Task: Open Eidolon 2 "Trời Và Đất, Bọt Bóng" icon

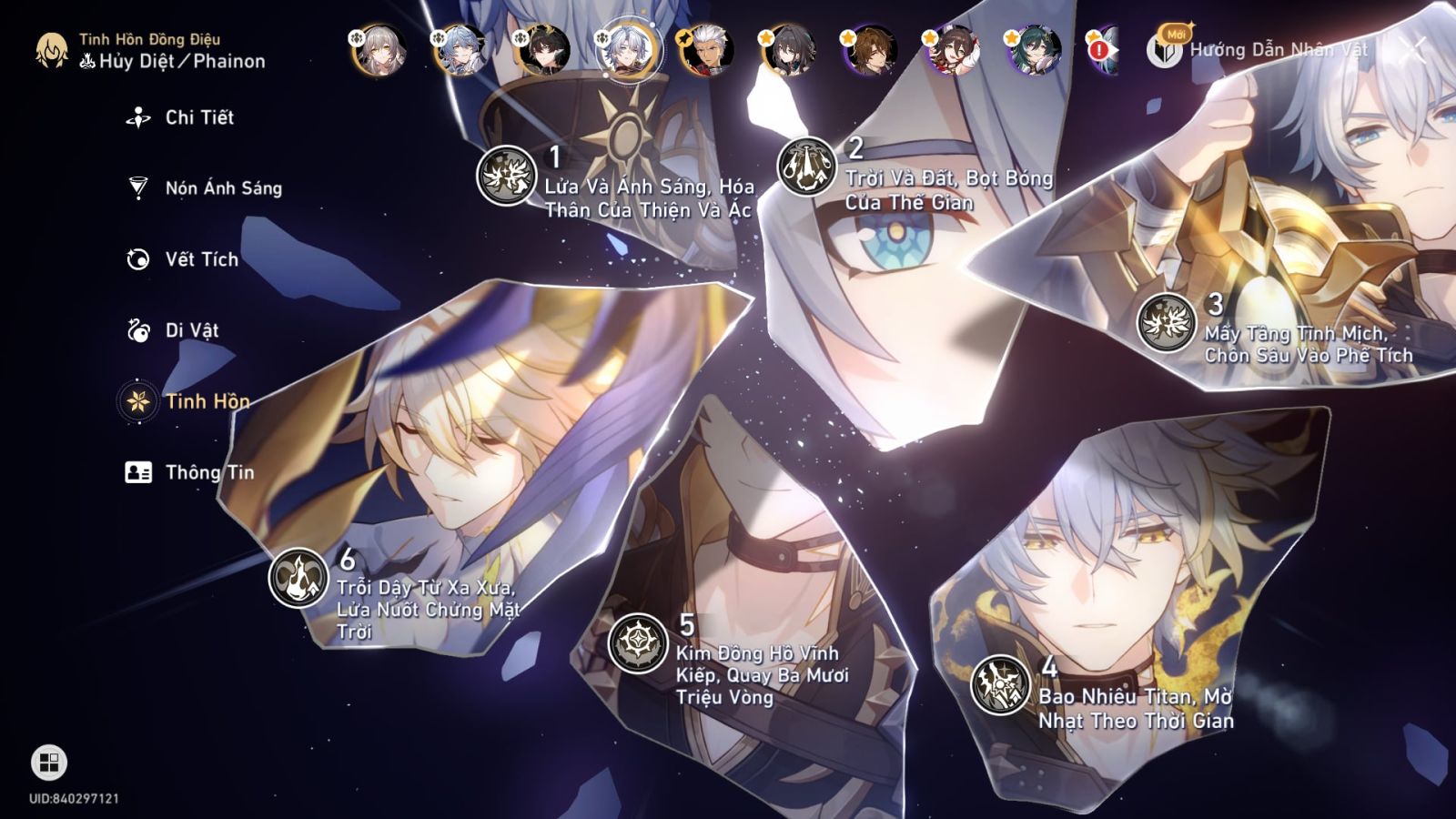Action: tap(806, 165)
